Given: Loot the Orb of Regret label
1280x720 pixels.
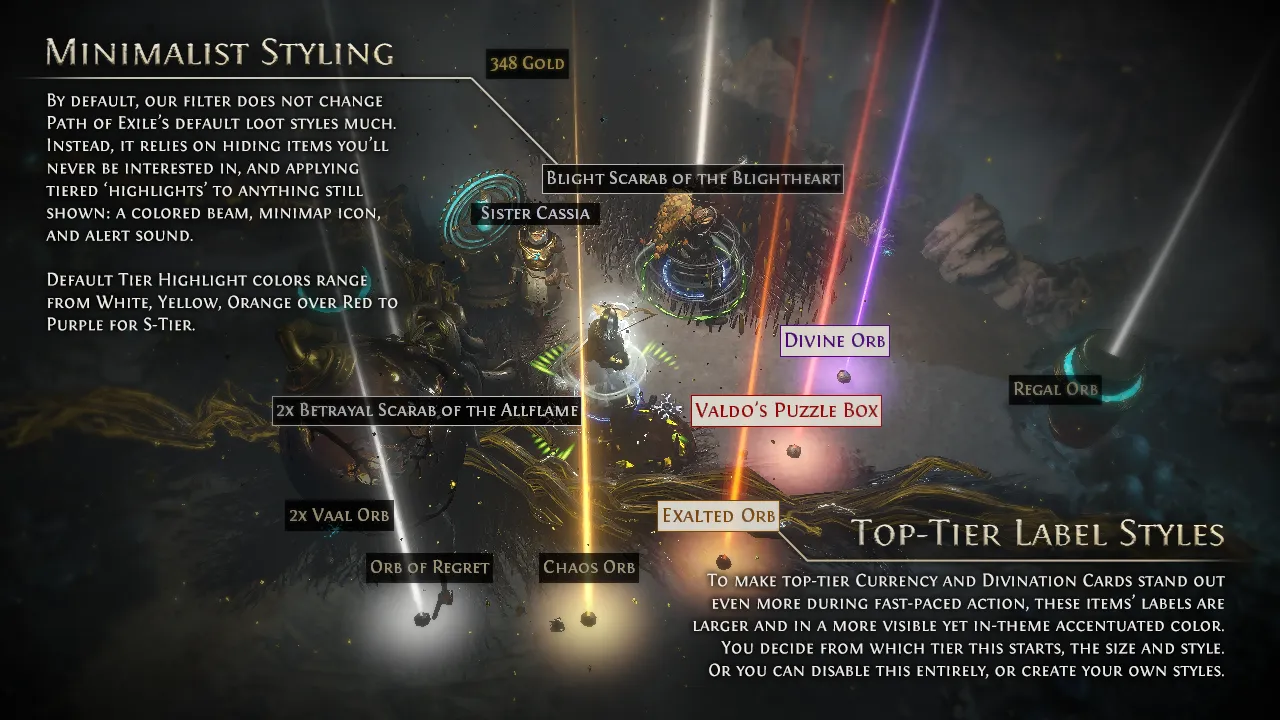Looking at the screenshot, I should tap(430, 567).
